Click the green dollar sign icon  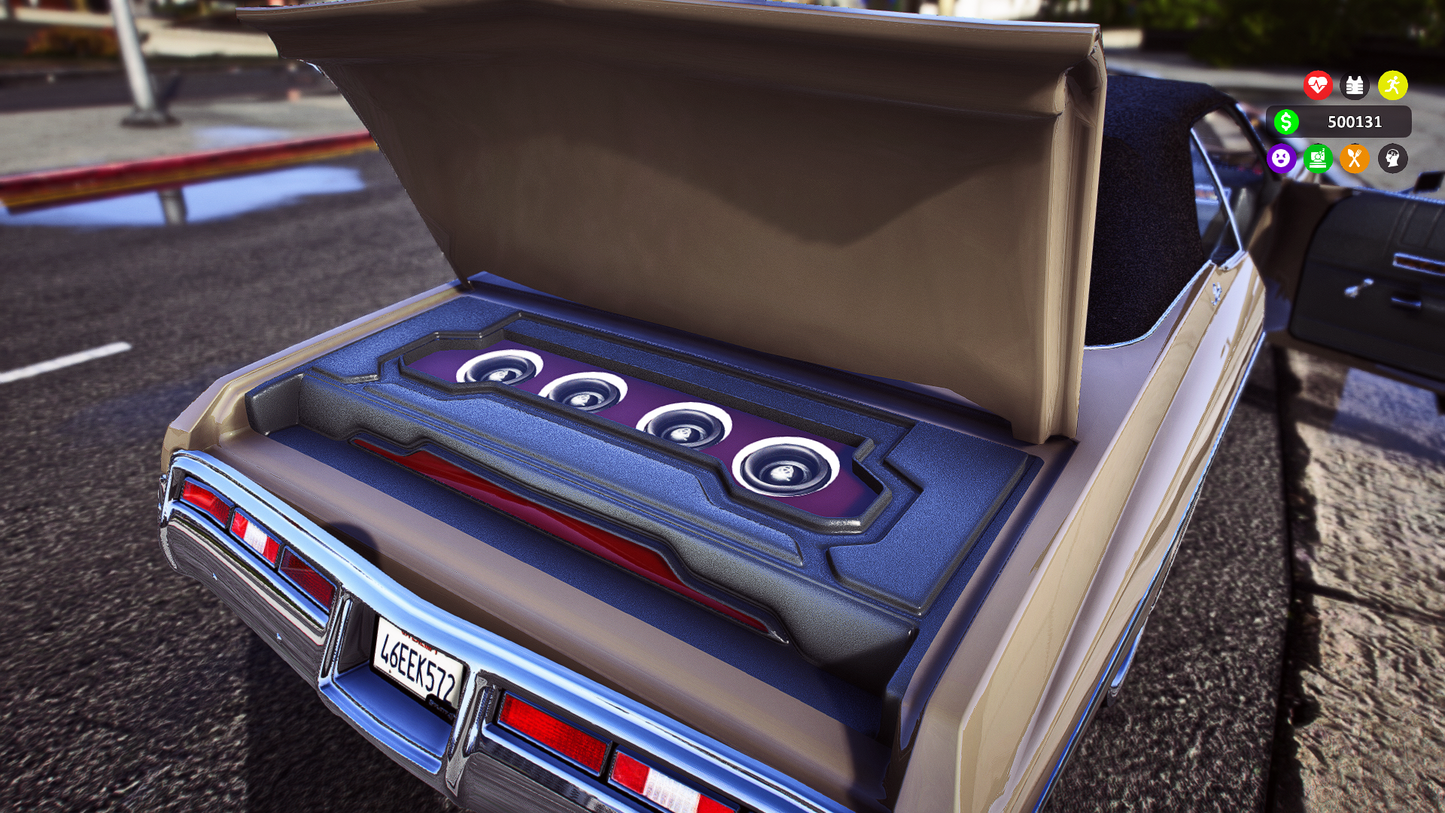tap(1286, 121)
